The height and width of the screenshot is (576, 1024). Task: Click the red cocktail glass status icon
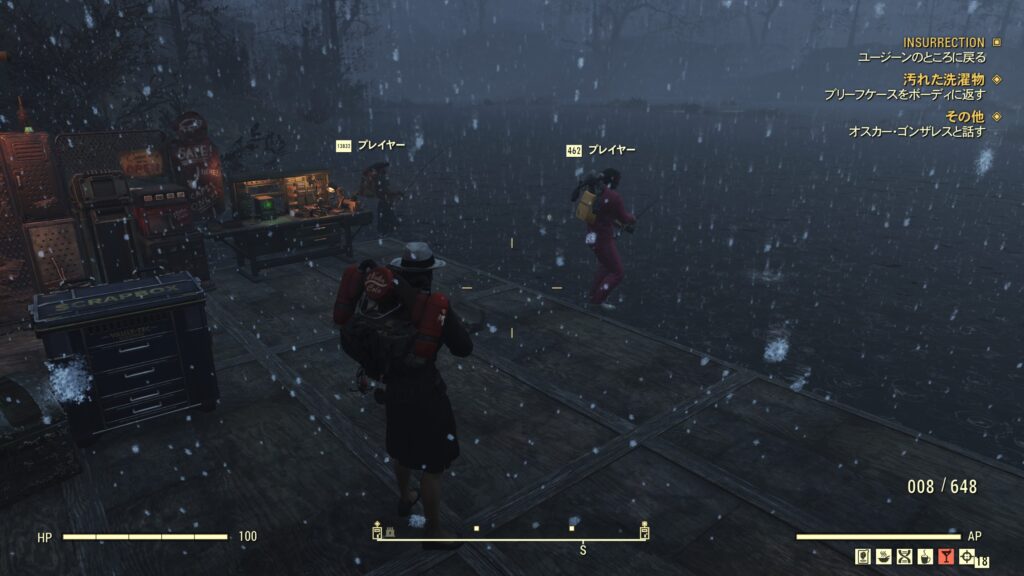[945, 557]
